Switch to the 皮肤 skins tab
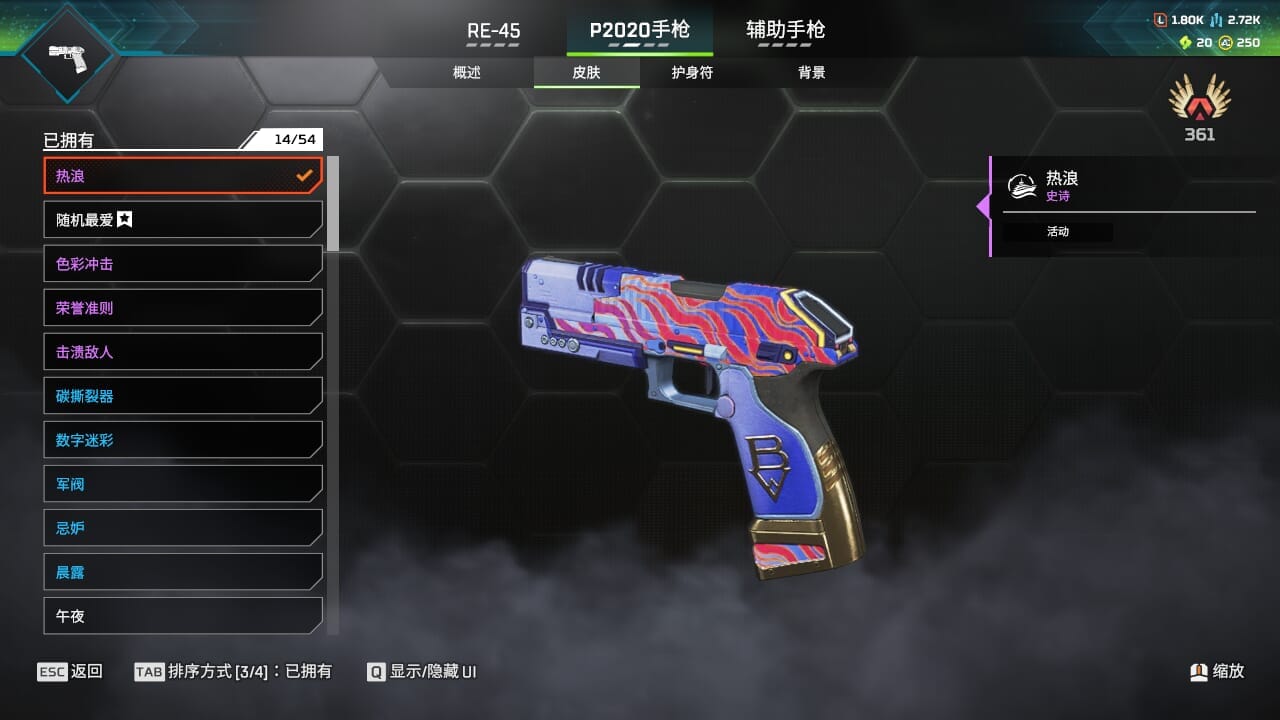The width and height of the screenshot is (1280, 720). pos(586,73)
